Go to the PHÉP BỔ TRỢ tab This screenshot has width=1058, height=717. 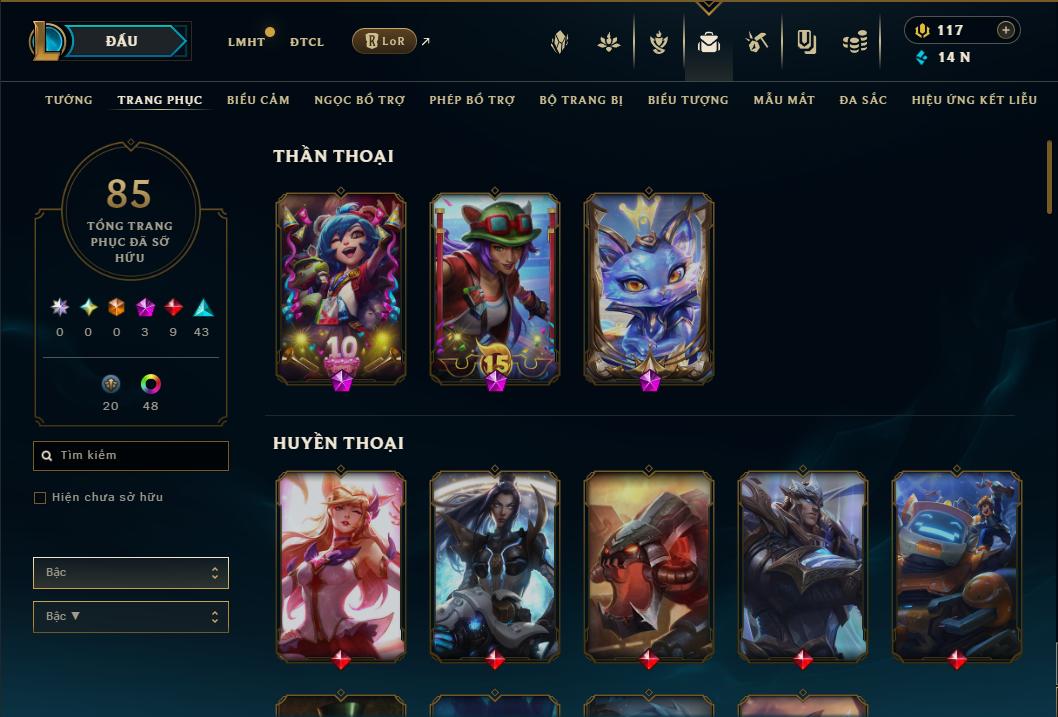[x=472, y=100]
